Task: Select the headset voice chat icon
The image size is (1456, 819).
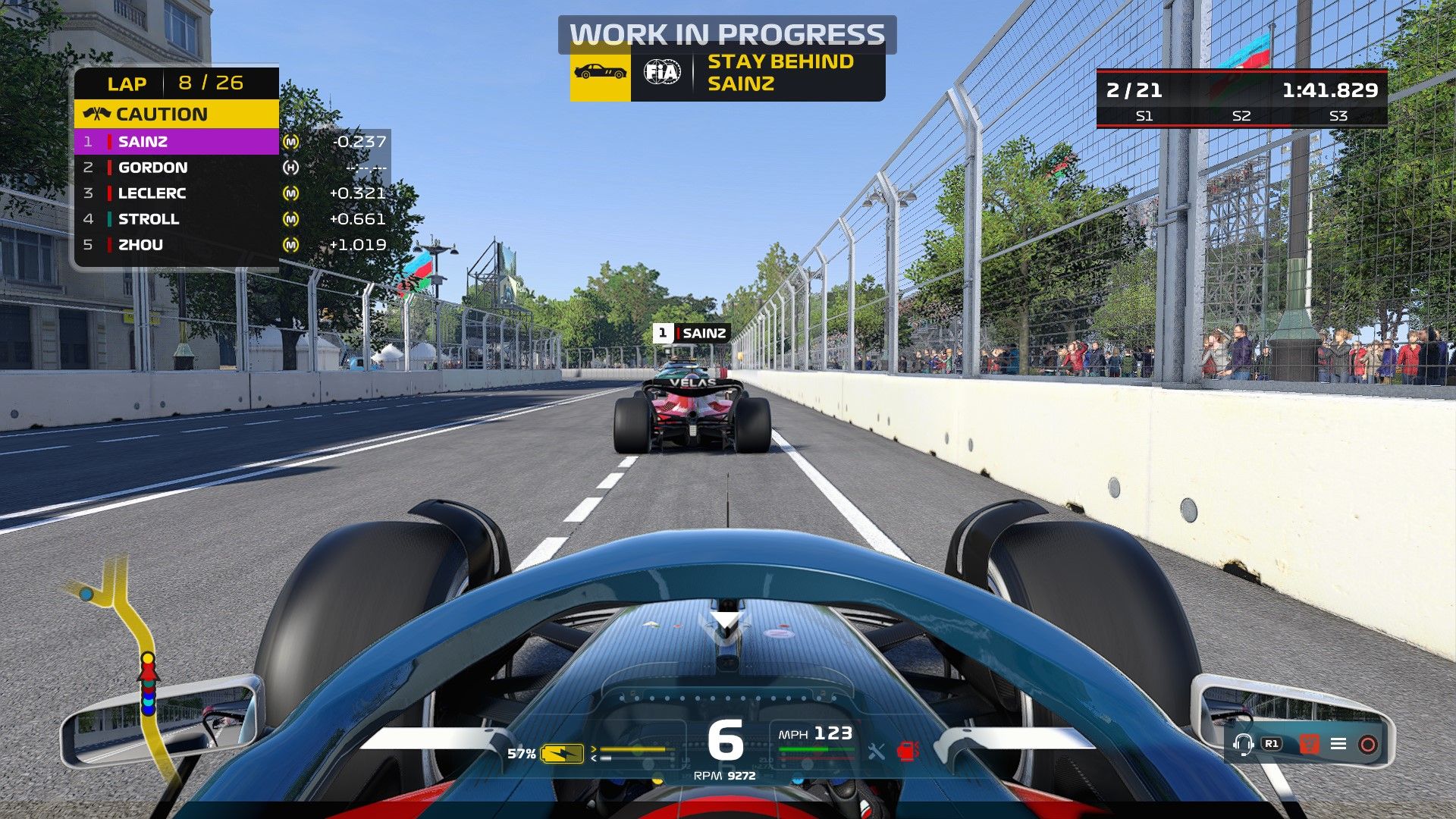Action: pyautogui.click(x=1244, y=745)
